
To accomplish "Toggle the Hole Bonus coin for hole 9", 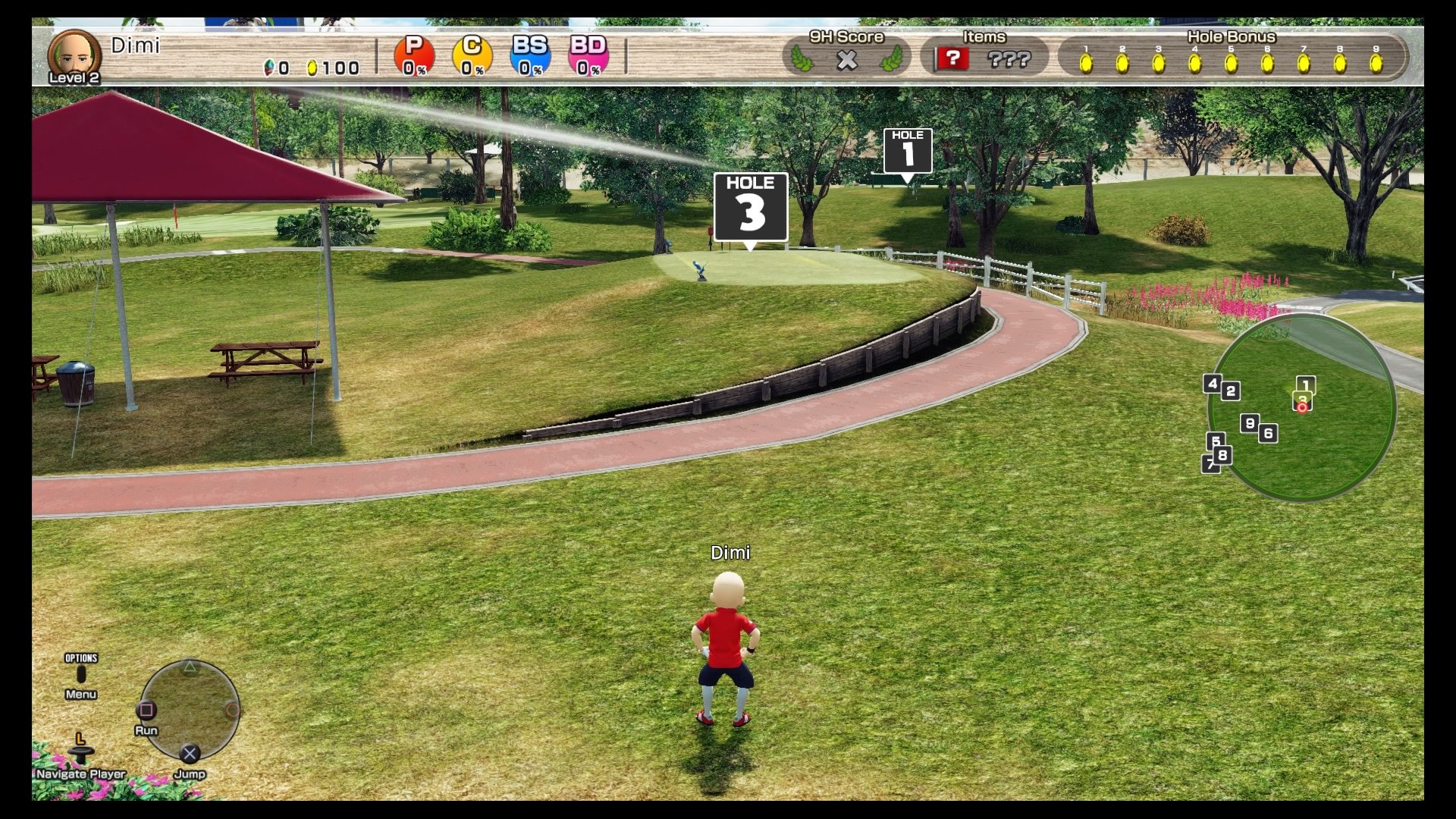I will 1377,64.
